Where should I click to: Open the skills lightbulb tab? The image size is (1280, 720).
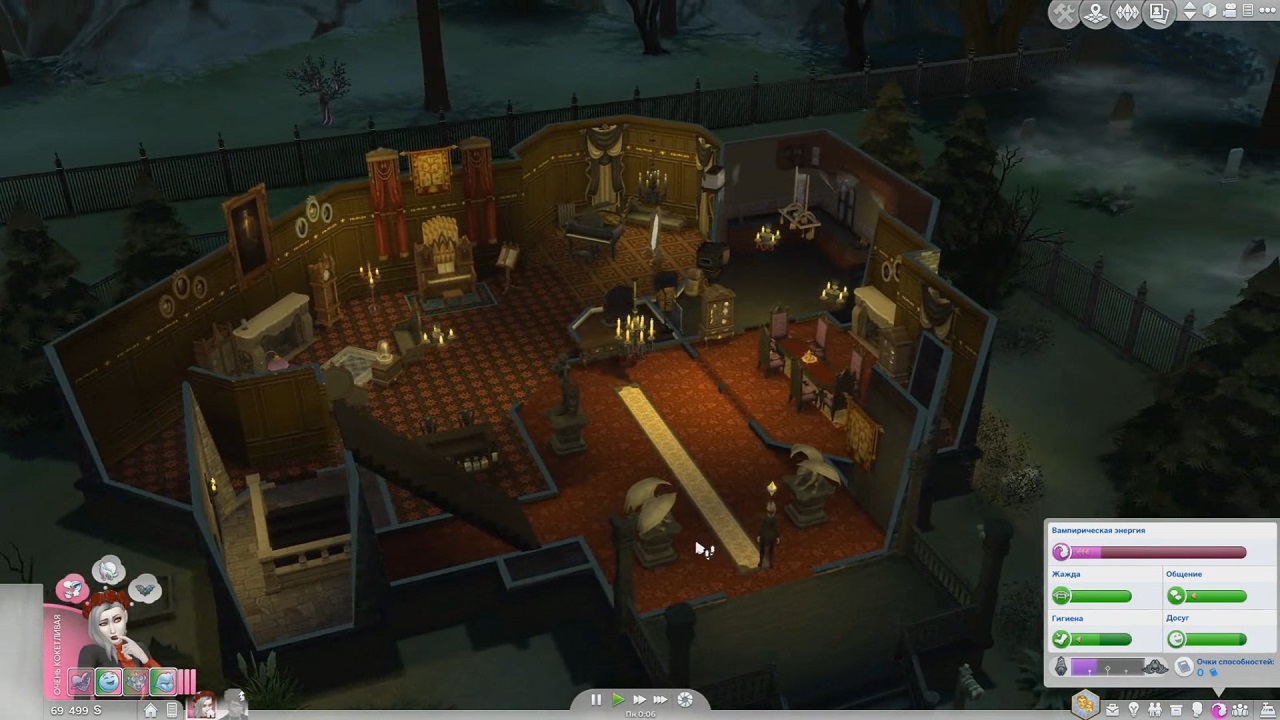pos(1133,709)
